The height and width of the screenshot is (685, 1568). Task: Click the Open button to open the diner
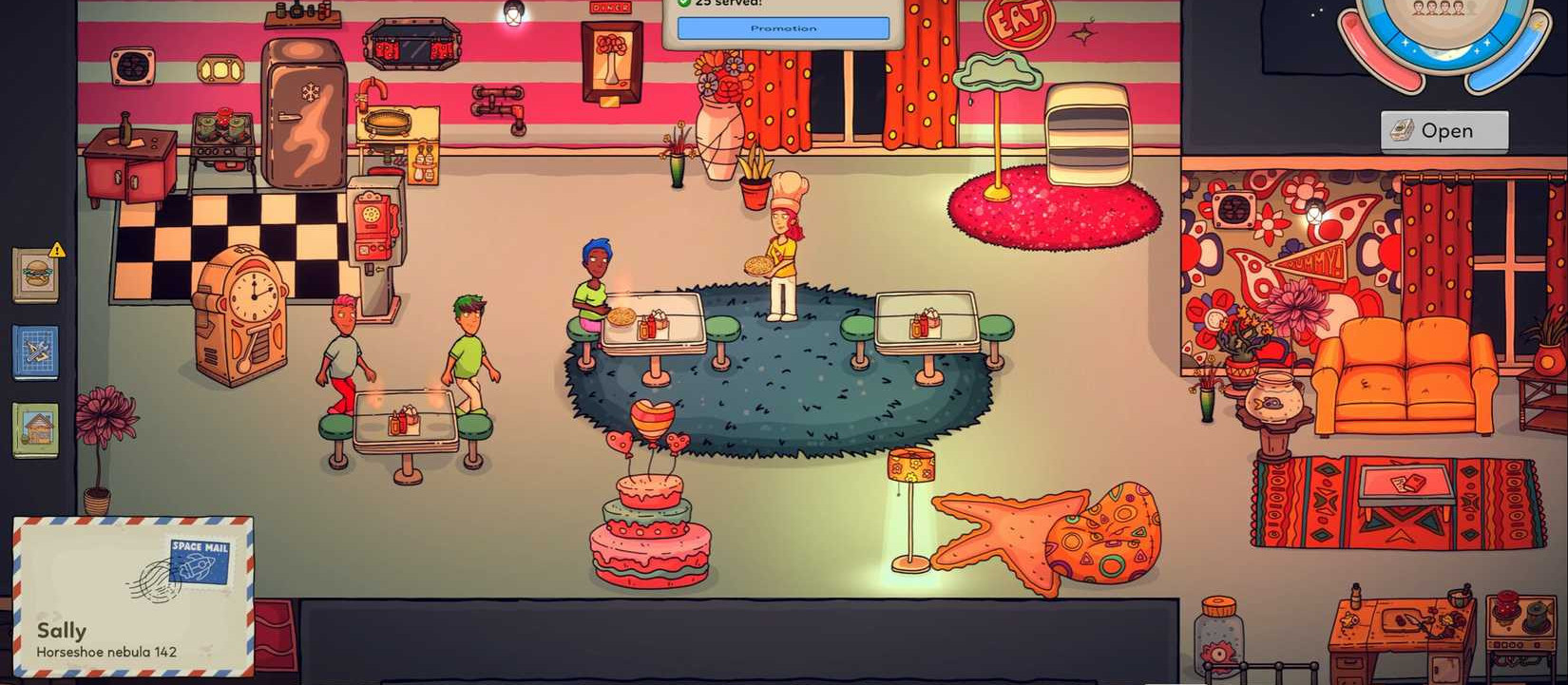point(1444,130)
